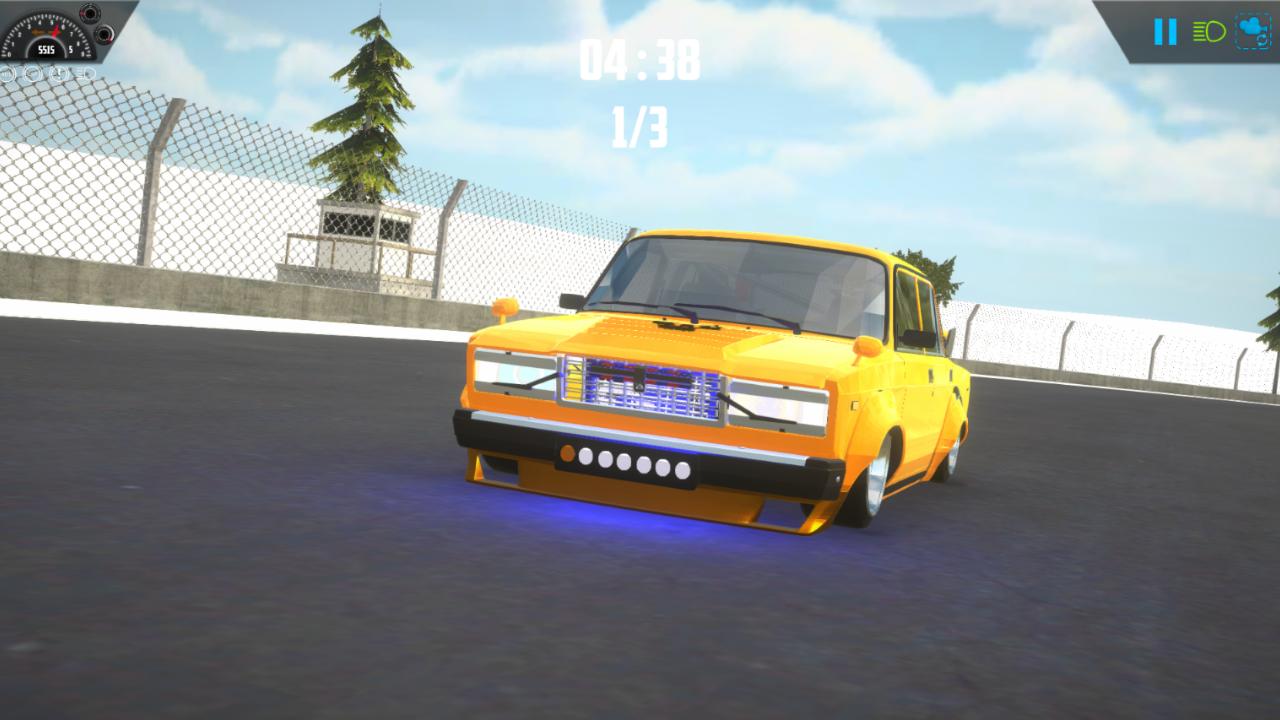Expand the camera switch control
This screenshot has height=720, width=1280.
click(x=1253, y=30)
